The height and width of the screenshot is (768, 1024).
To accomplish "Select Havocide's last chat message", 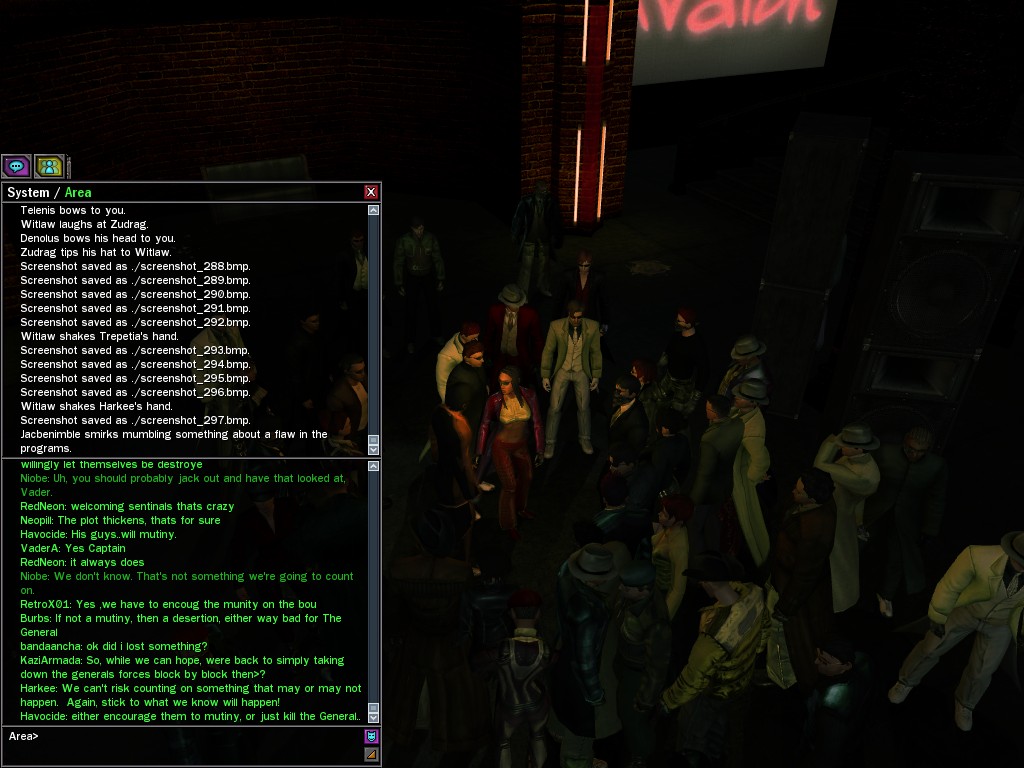I will pos(190,716).
